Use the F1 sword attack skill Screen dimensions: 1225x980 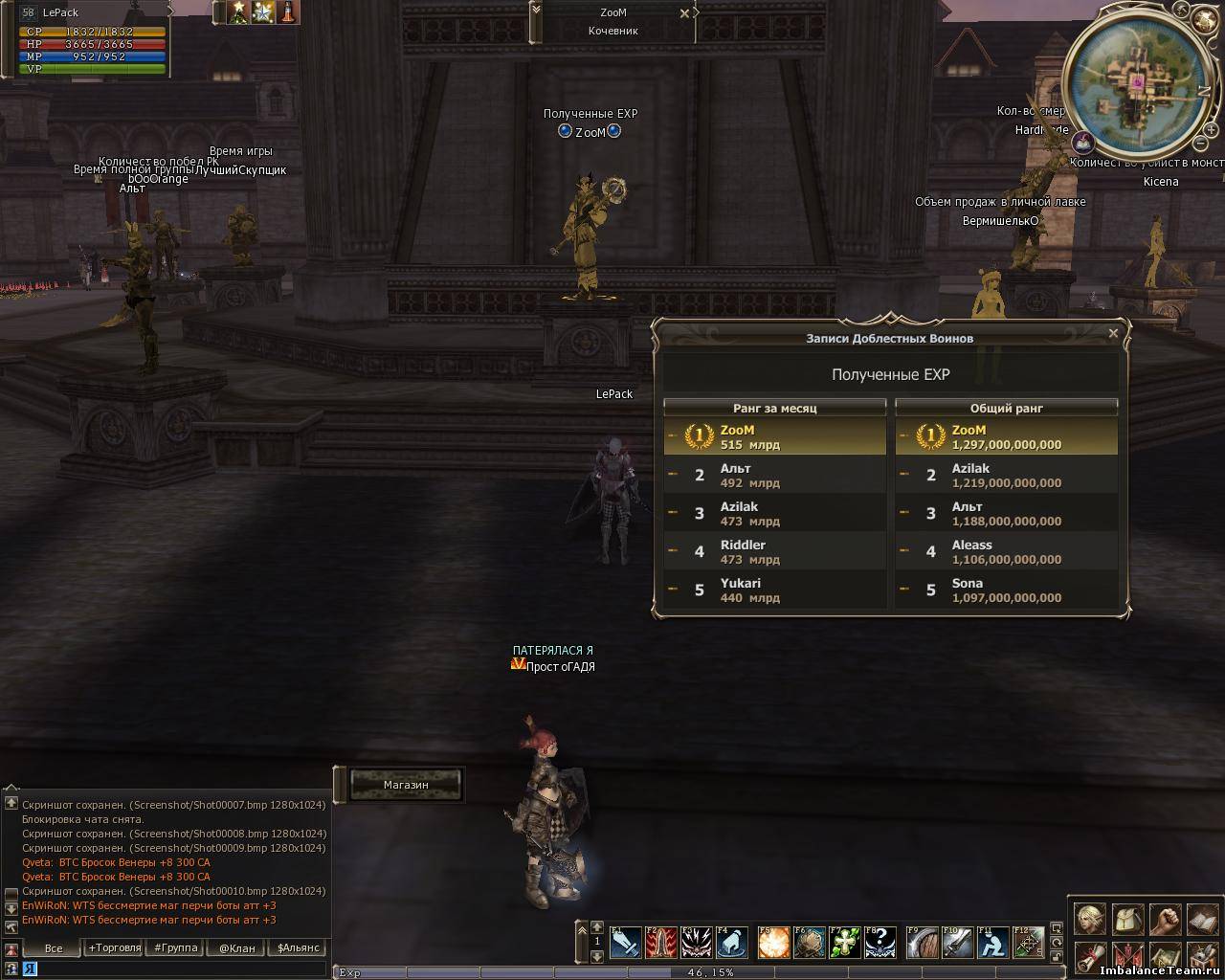pos(625,943)
